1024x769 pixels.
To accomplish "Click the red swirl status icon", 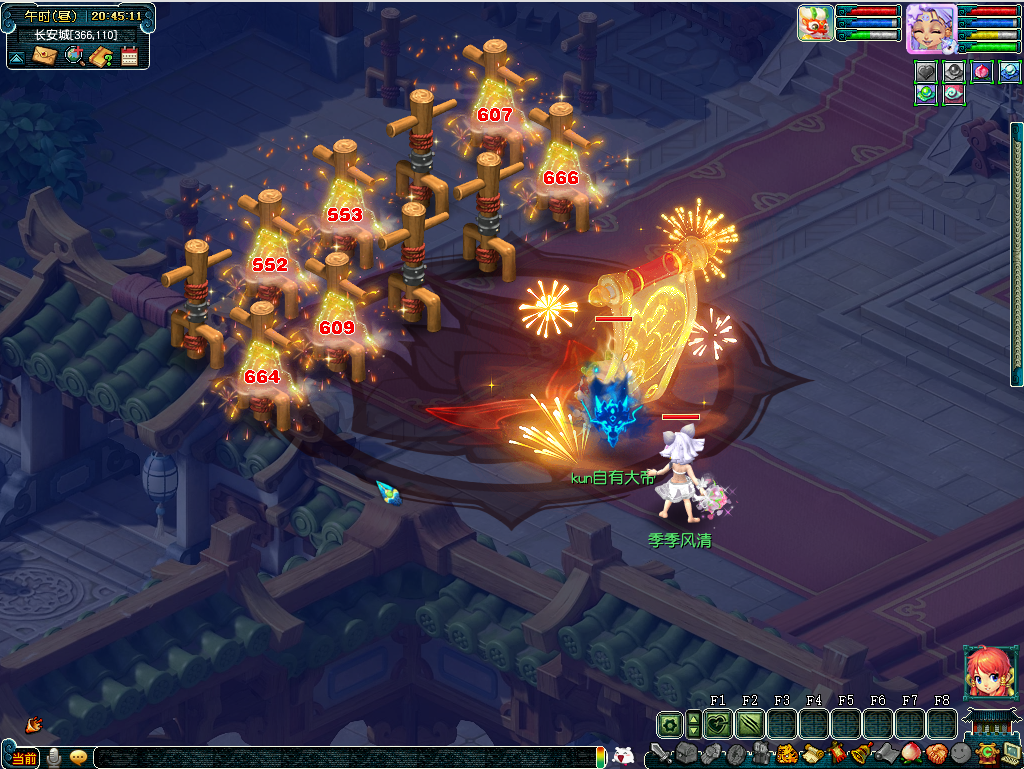I will (955, 95).
